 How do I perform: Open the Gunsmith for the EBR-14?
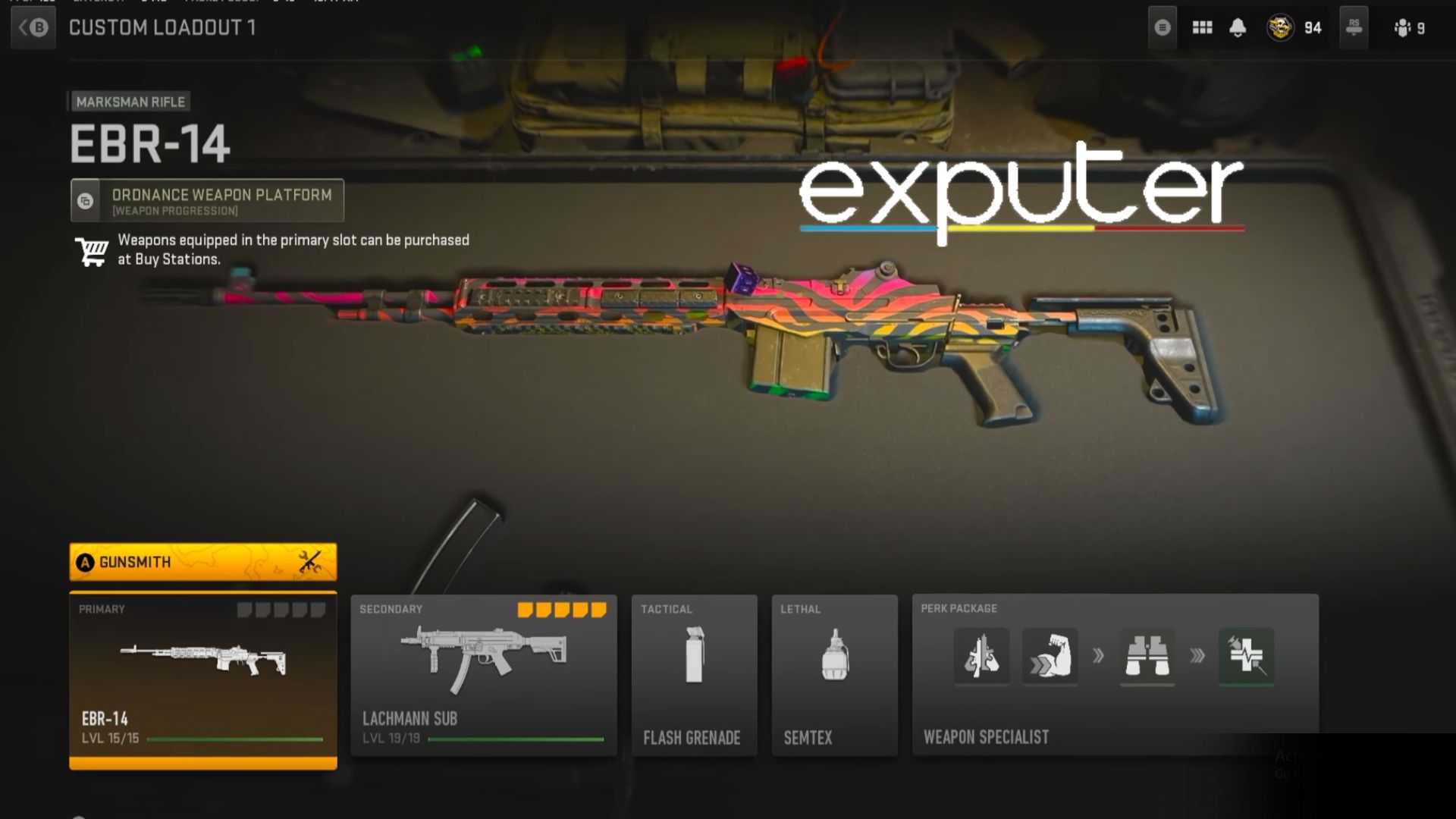click(x=202, y=562)
